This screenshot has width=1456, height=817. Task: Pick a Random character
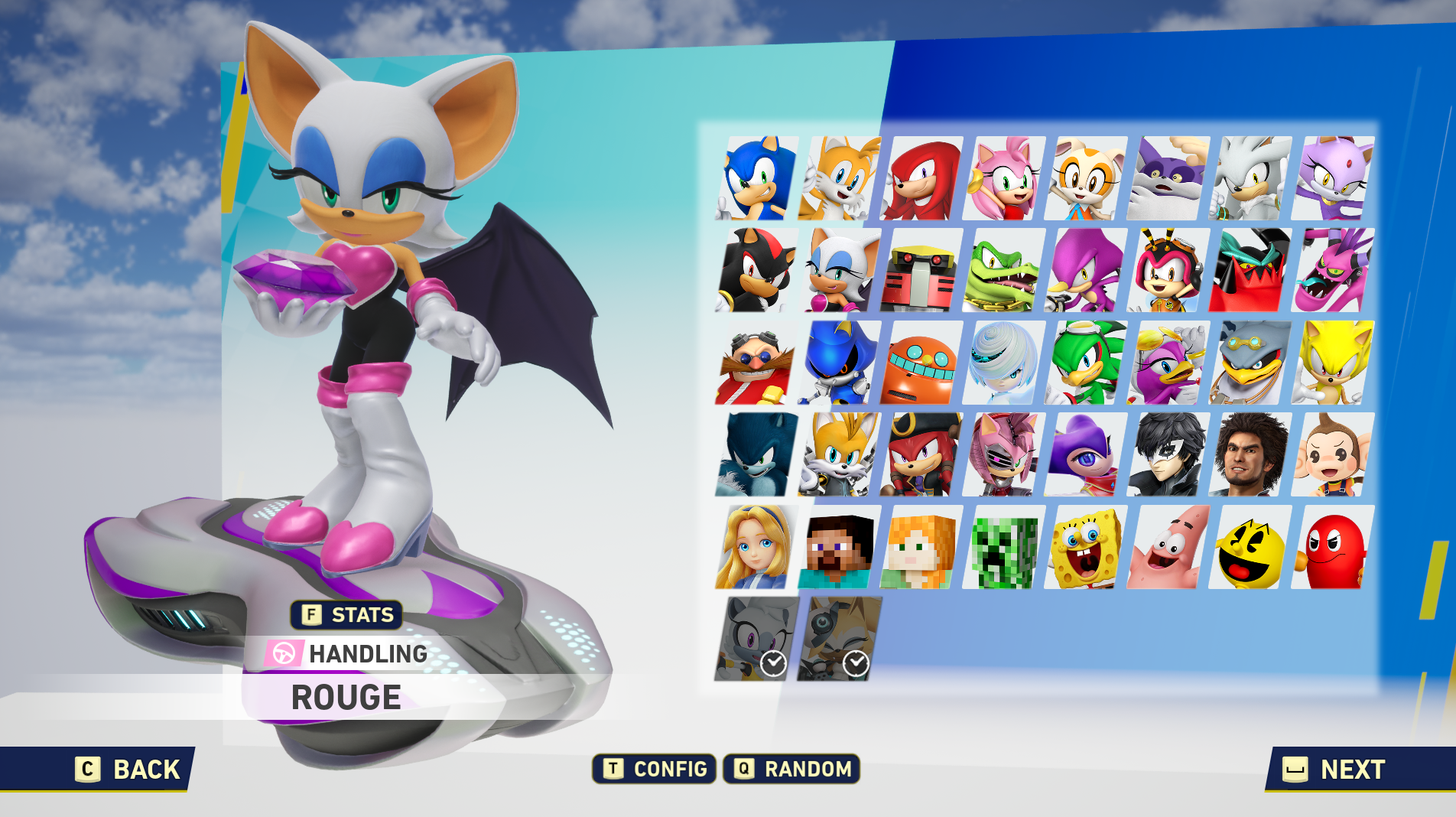click(791, 769)
